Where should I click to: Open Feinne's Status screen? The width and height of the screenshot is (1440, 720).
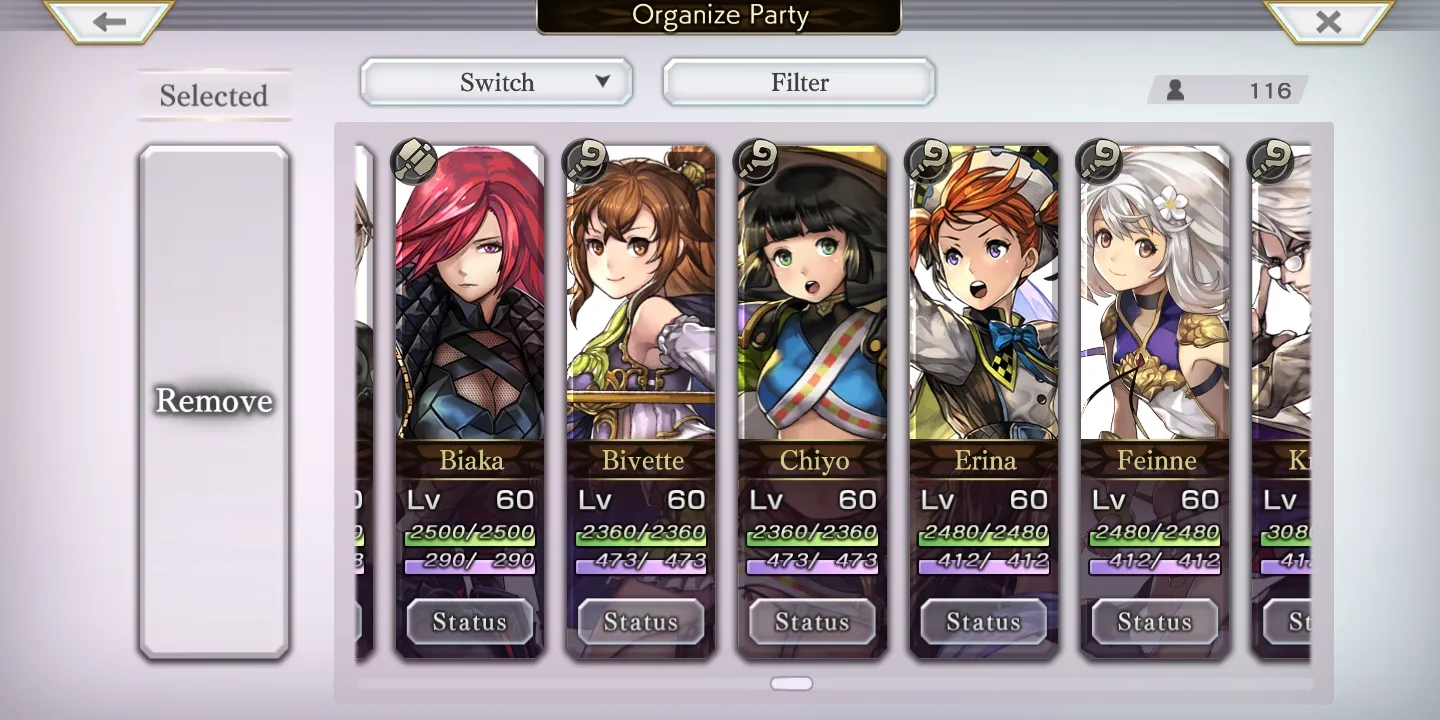pos(1155,622)
